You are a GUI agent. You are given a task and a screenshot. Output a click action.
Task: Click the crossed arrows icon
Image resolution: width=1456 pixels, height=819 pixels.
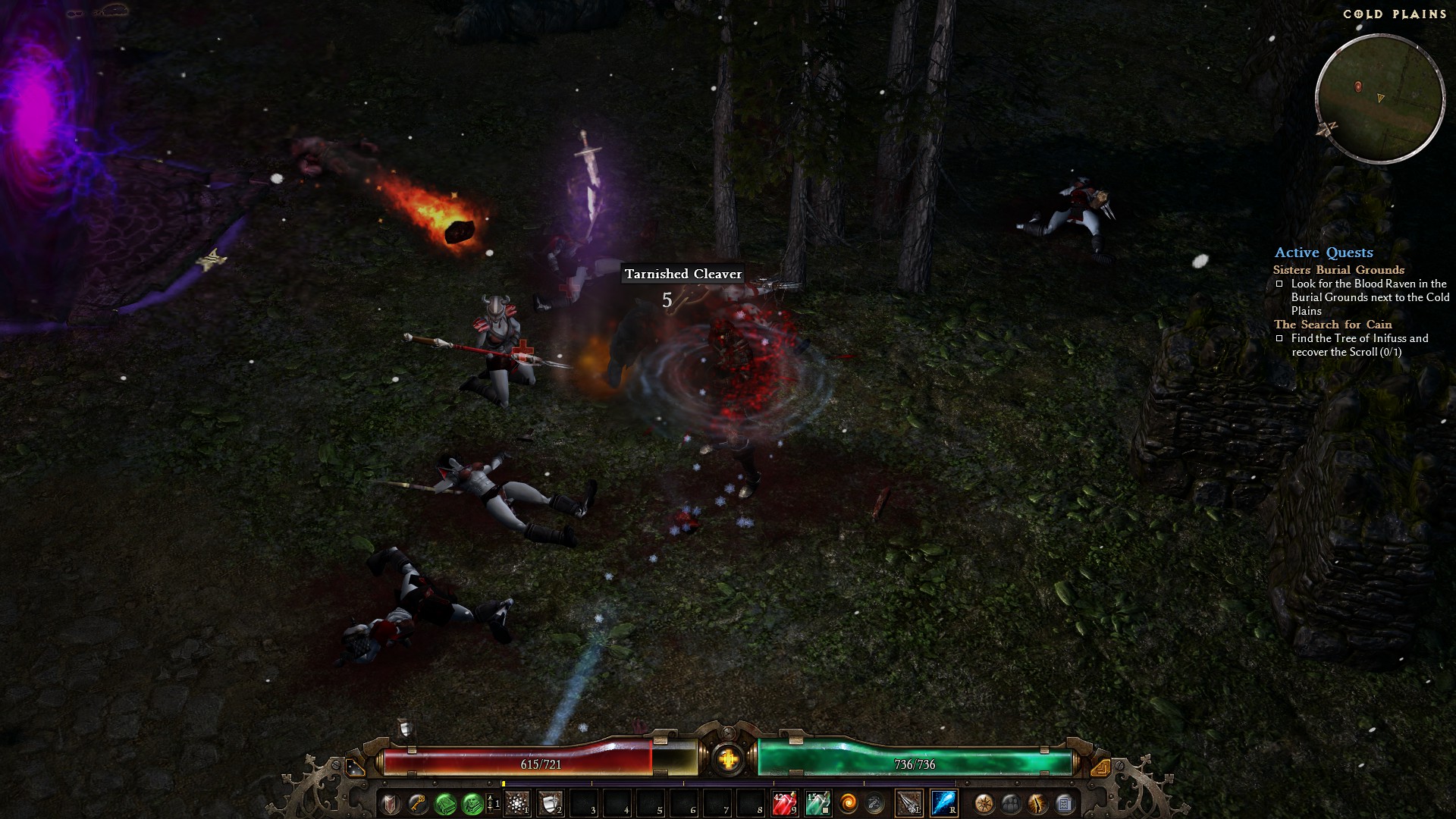(874, 803)
